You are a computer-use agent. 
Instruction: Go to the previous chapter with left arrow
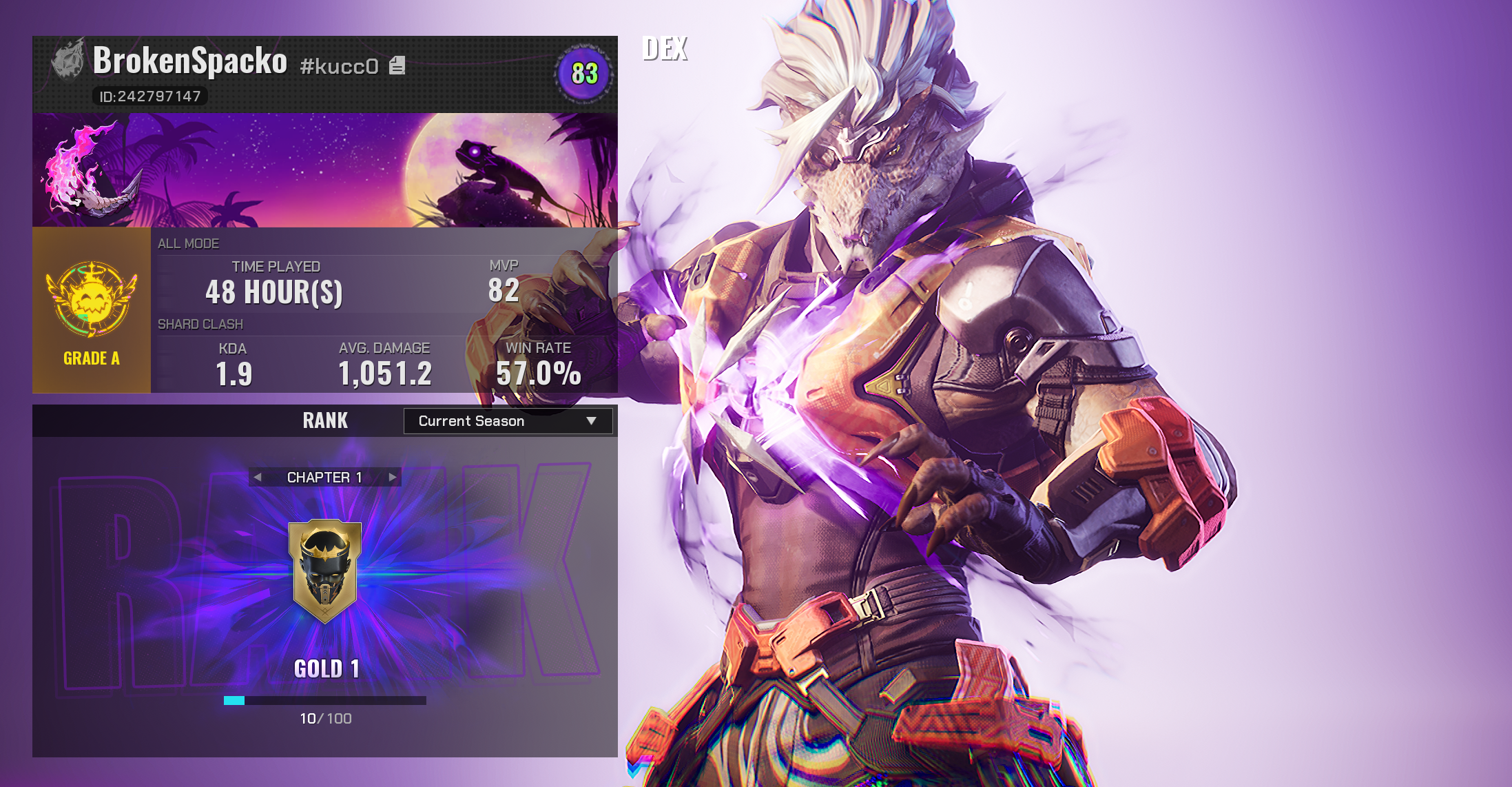click(x=258, y=477)
